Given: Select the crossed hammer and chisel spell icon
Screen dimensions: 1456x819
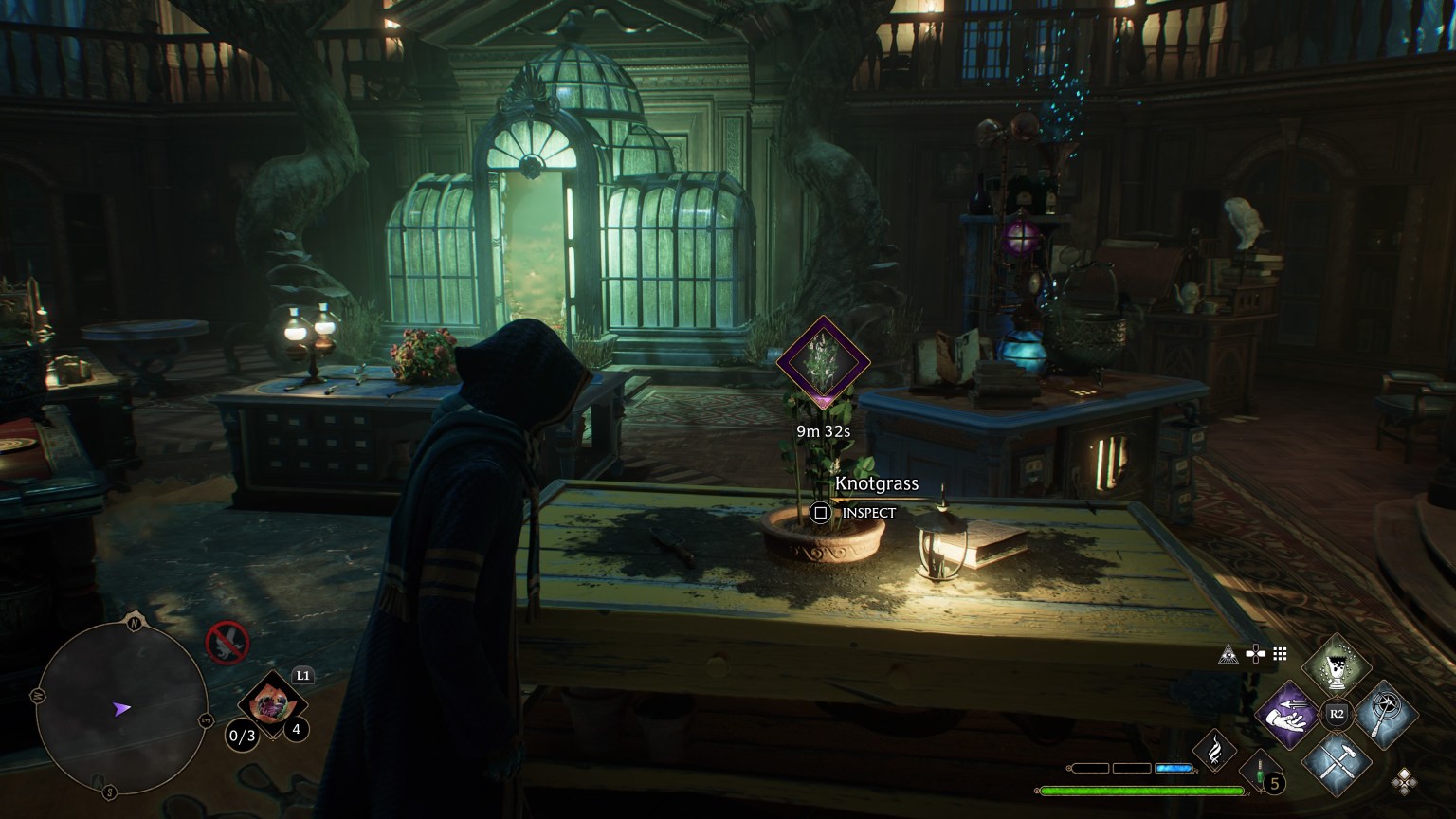Looking at the screenshot, I should click(x=1338, y=764).
